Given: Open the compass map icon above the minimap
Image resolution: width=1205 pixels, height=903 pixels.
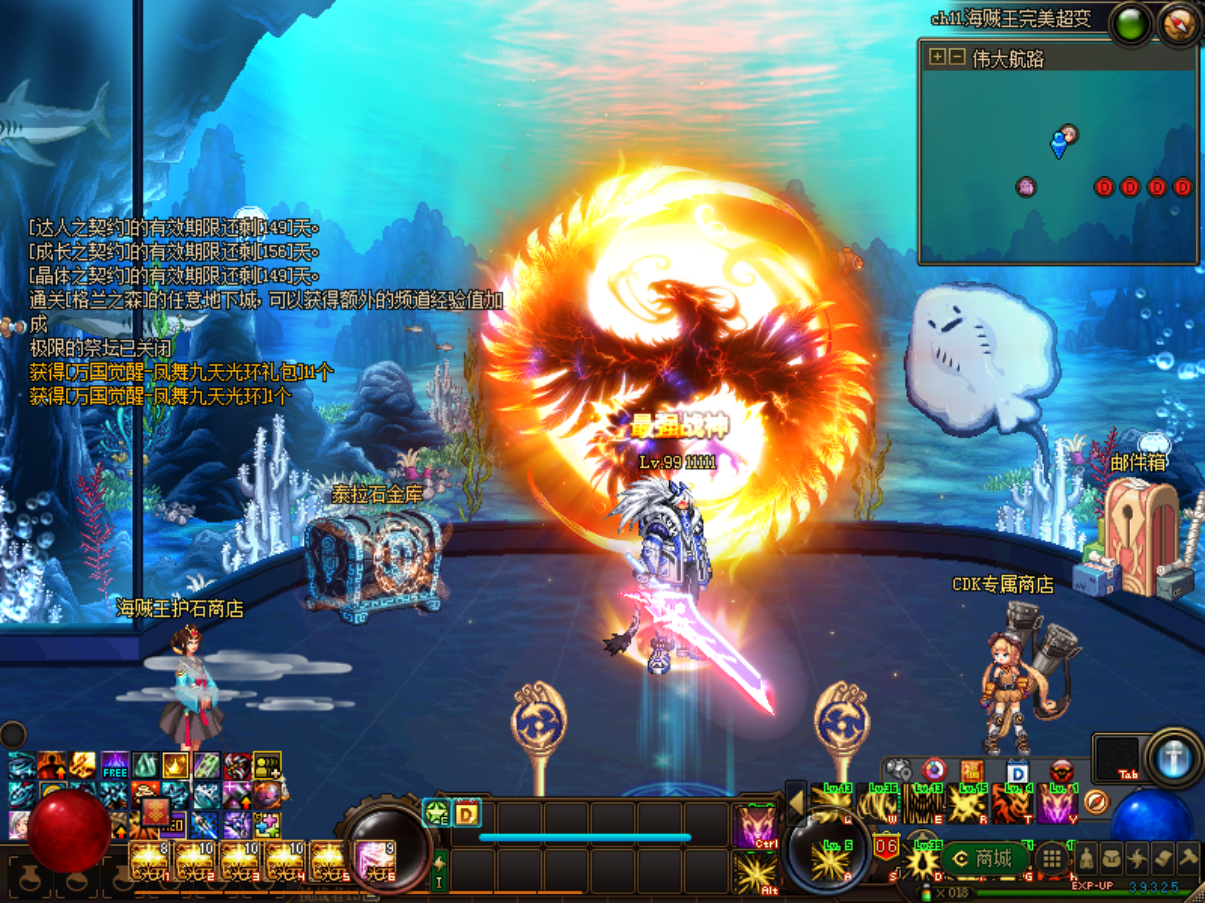Looking at the screenshot, I should (1180, 24).
